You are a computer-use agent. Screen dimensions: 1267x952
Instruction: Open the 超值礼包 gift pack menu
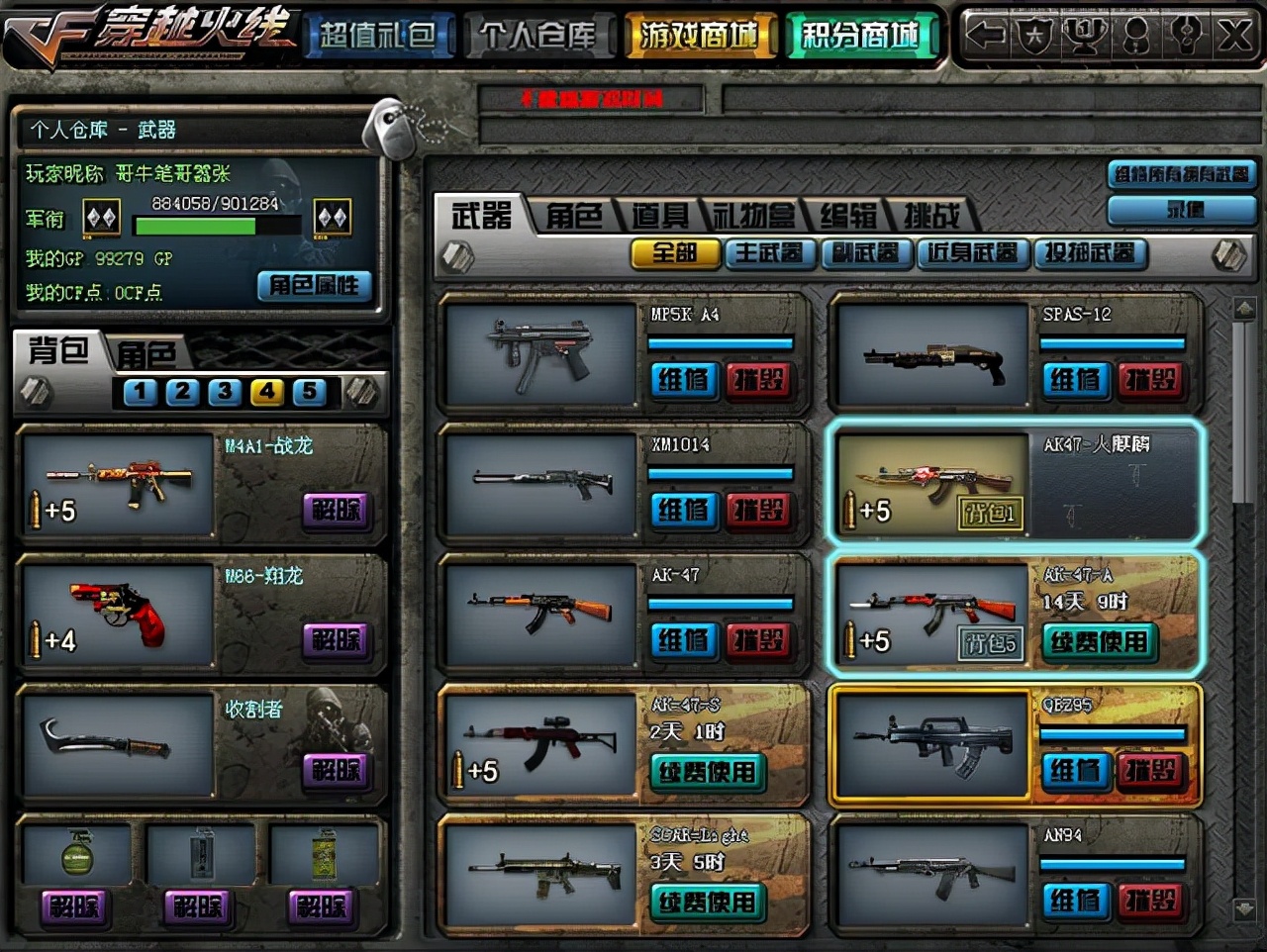[378, 37]
